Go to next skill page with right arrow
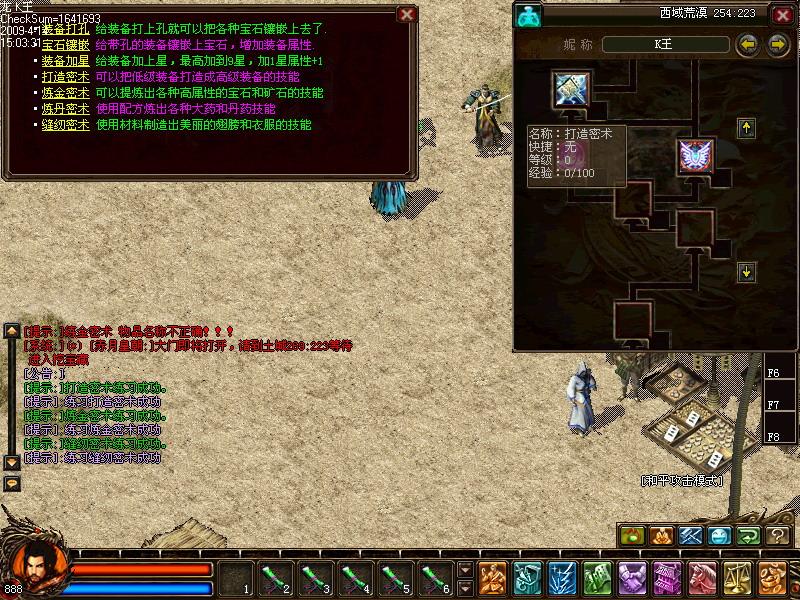Viewport: 800px width, 600px height. (778, 45)
